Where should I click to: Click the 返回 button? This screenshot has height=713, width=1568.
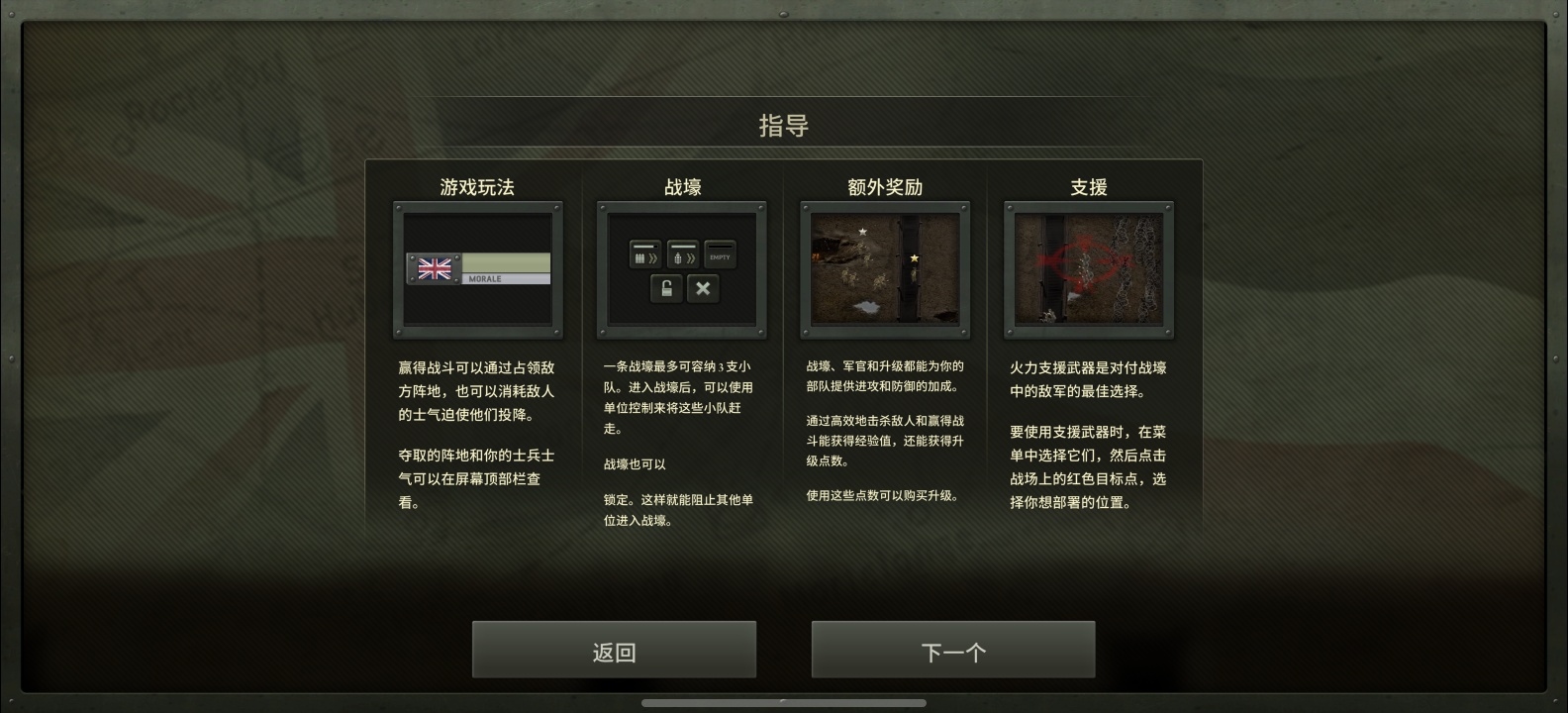click(614, 650)
